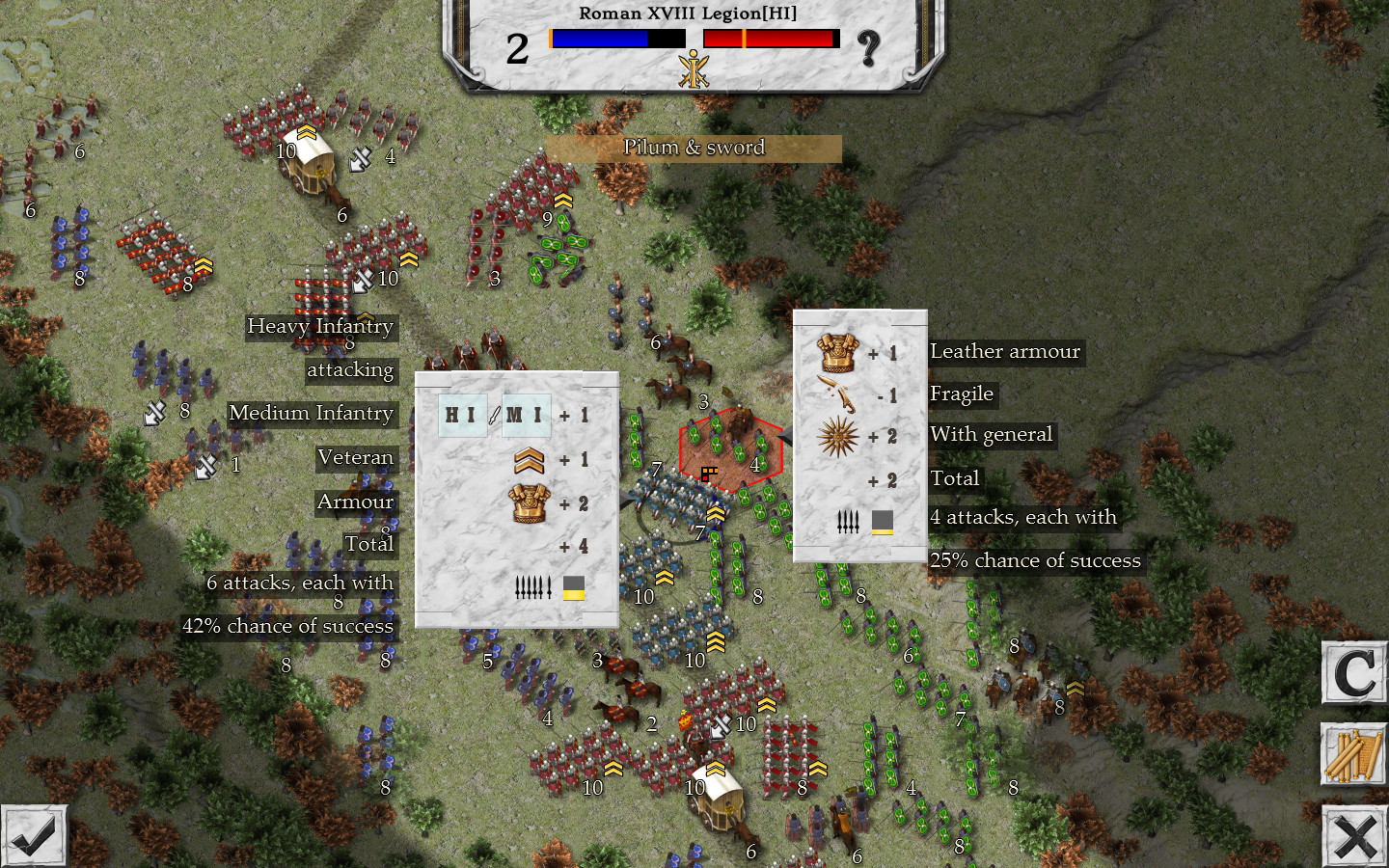Image resolution: width=1389 pixels, height=868 pixels.
Task: Click the Heavy Infantry attacking label
Action: pyautogui.click(x=321, y=328)
